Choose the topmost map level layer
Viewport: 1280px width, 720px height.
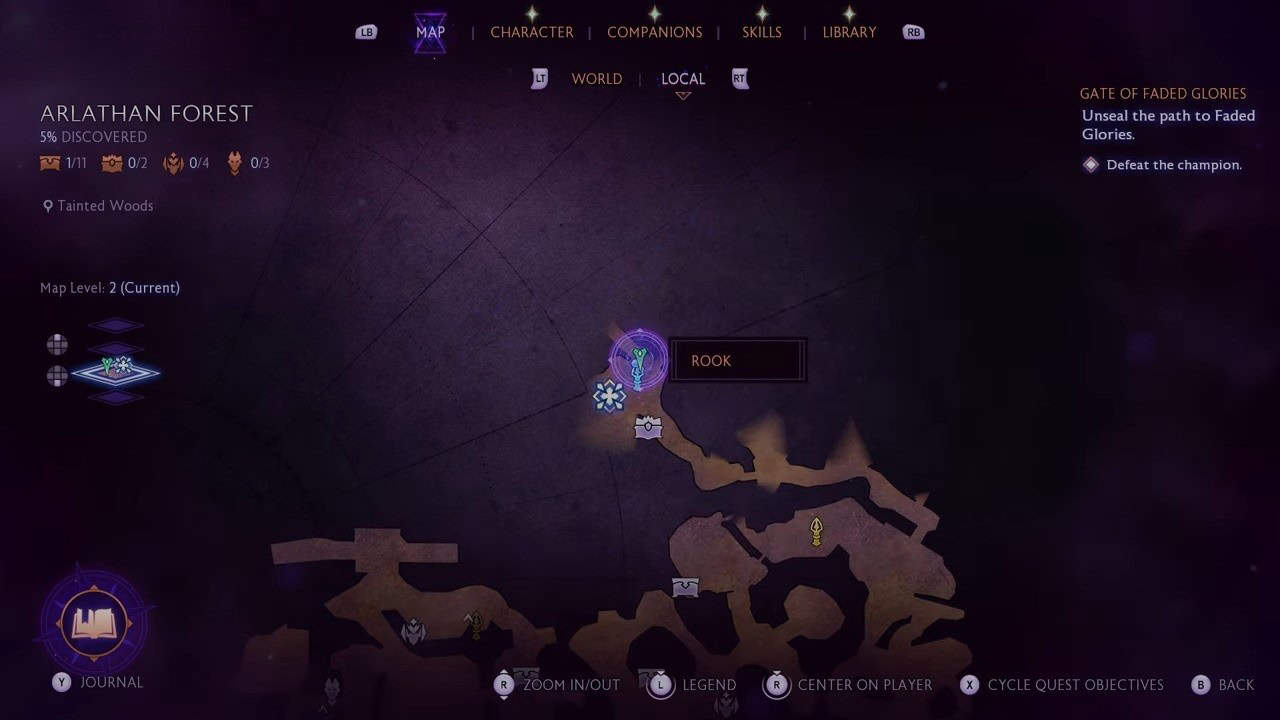tap(116, 325)
